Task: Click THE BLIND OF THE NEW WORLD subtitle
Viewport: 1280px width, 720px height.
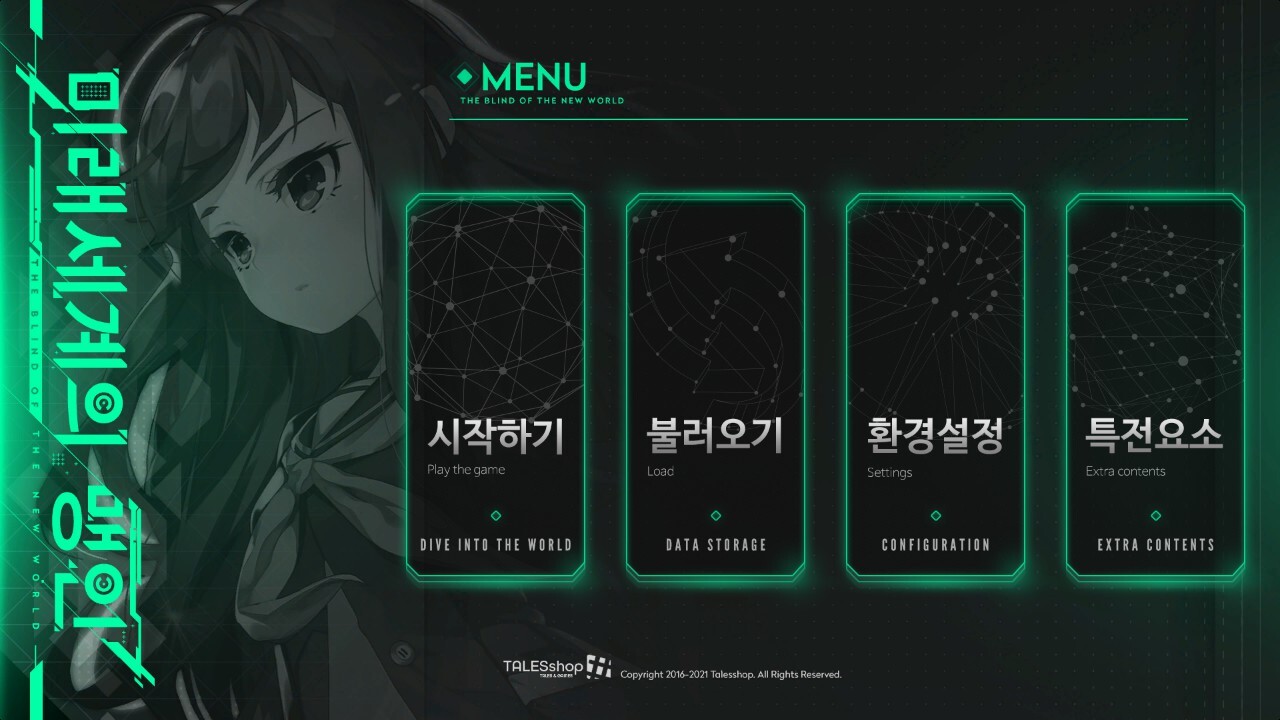Action: tap(540, 99)
